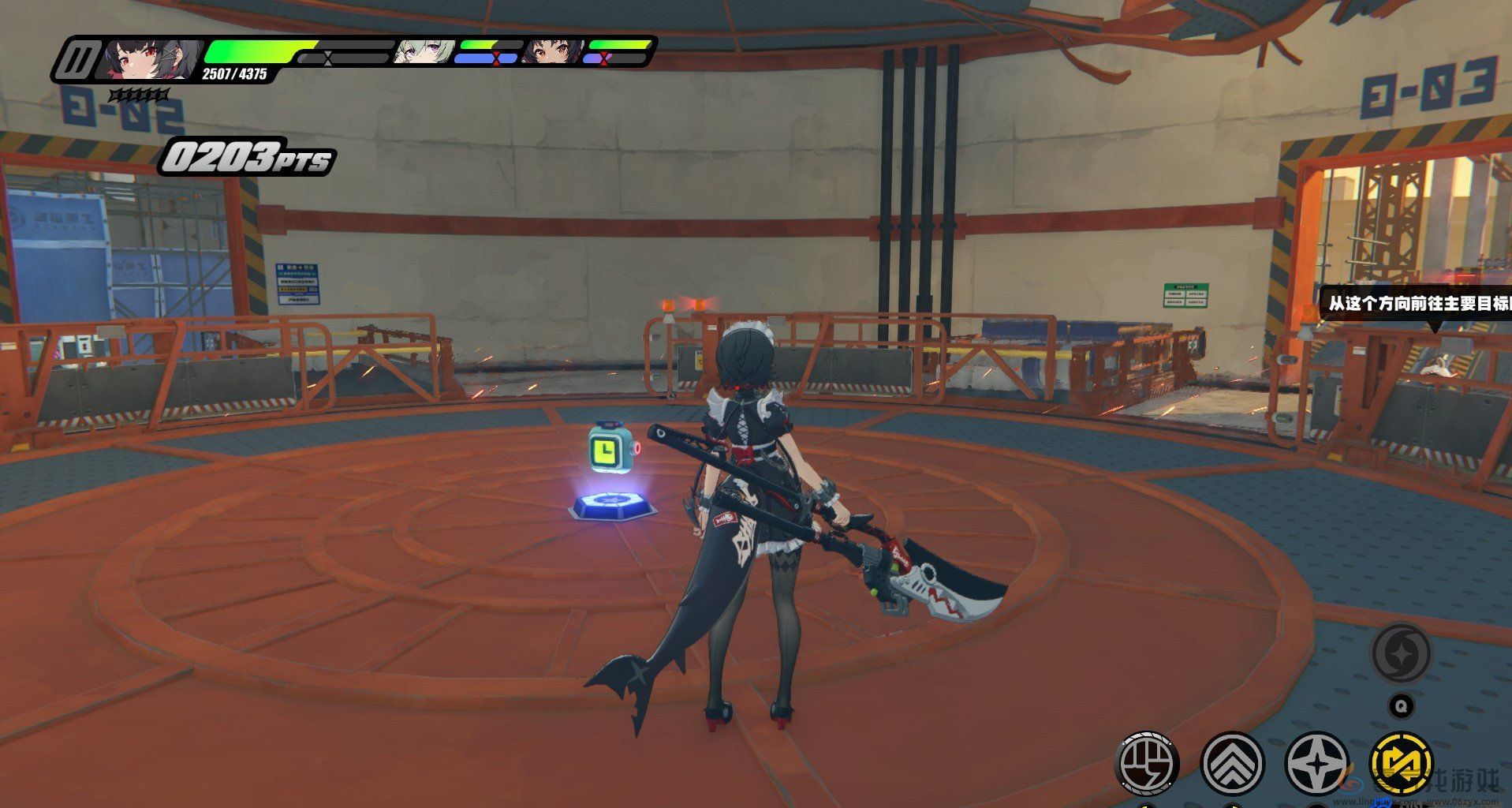This screenshot has width=1512, height=808.
Task: Click the yellow character swap button
Action: [x=1402, y=764]
